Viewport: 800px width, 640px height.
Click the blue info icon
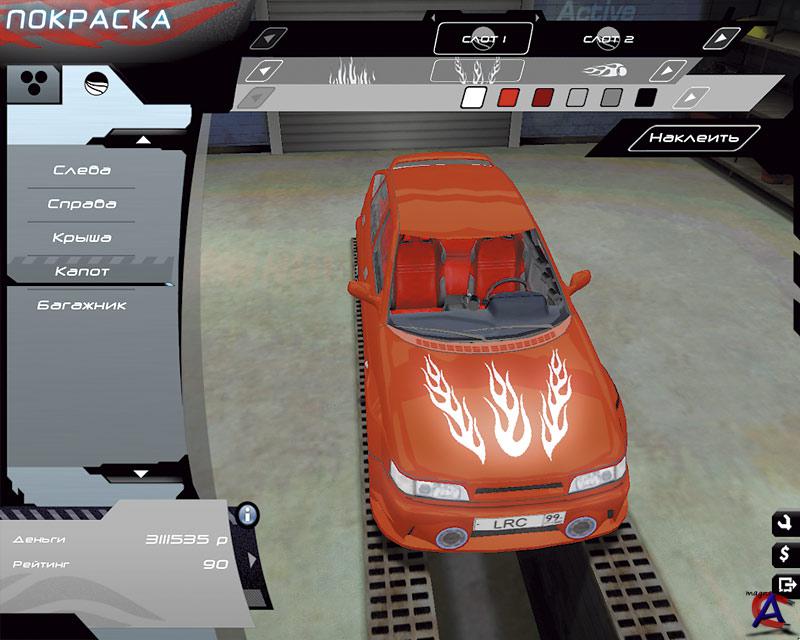pos(247,515)
